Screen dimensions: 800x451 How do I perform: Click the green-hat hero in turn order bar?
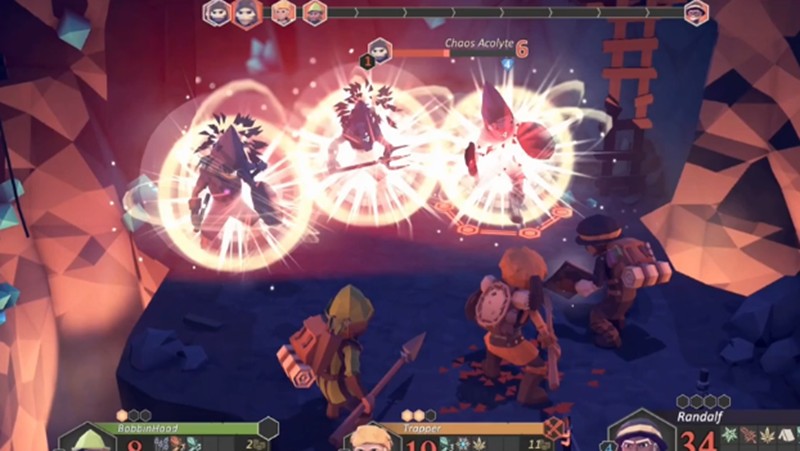[x=315, y=13]
